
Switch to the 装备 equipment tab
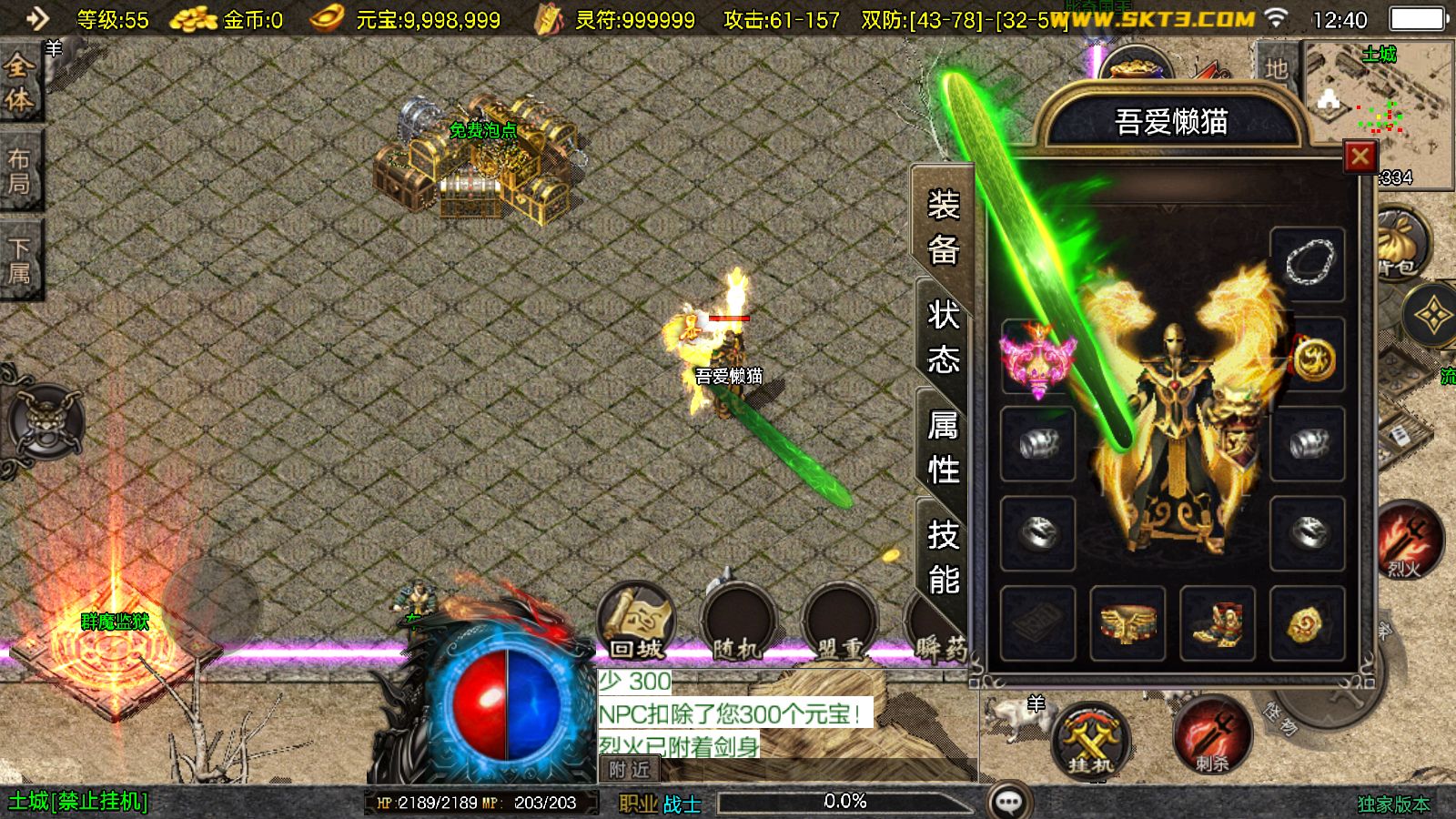[944, 227]
